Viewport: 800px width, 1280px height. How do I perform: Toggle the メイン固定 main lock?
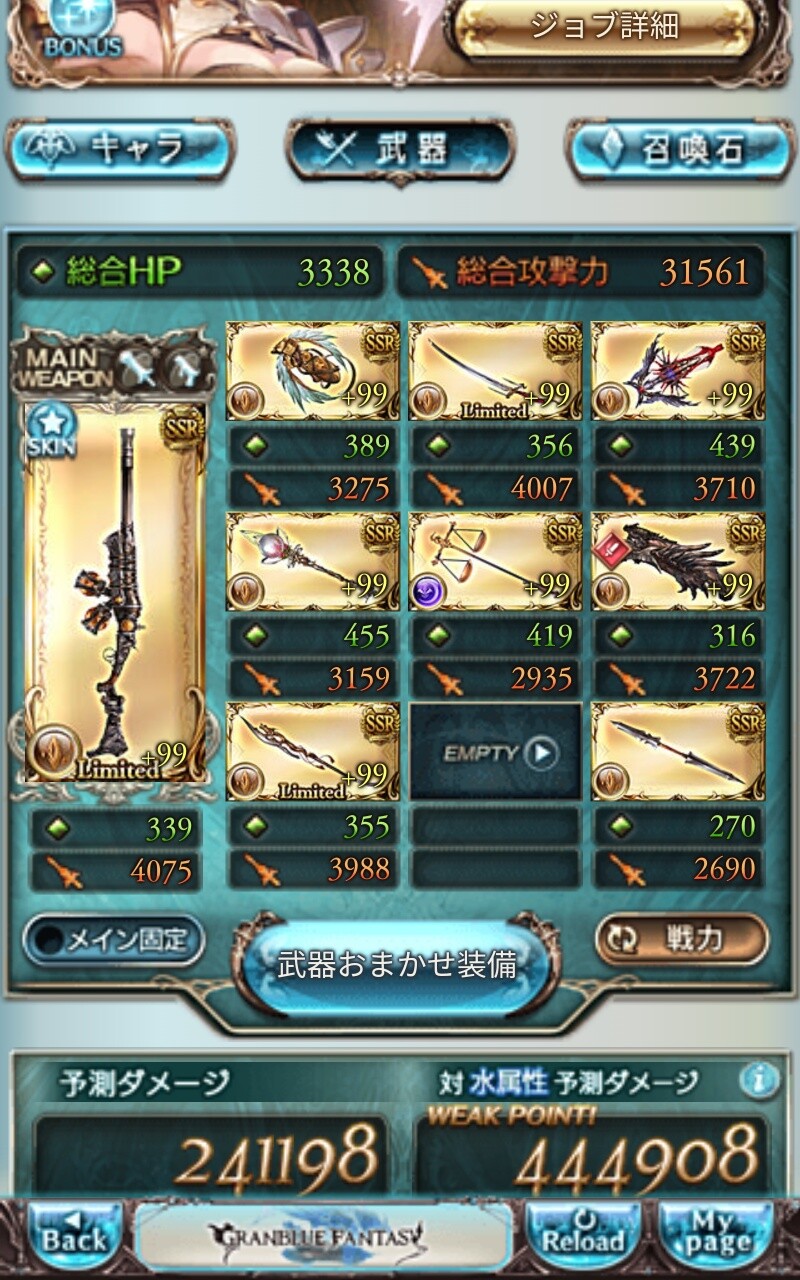tap(113, 940)
